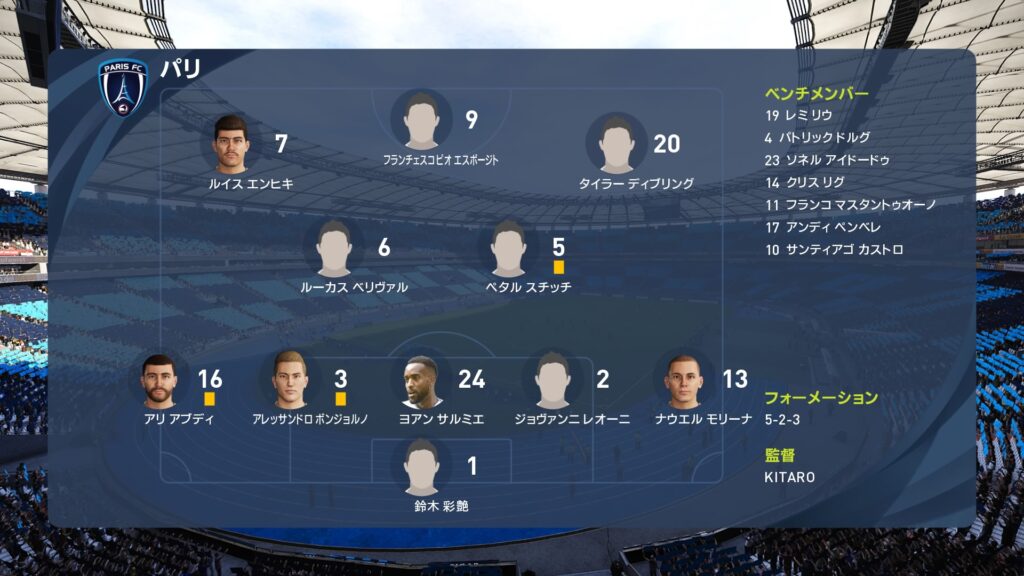Click the Paris FC club crest
Viewport: 1024px width, 576px height.
click(123, 87)
